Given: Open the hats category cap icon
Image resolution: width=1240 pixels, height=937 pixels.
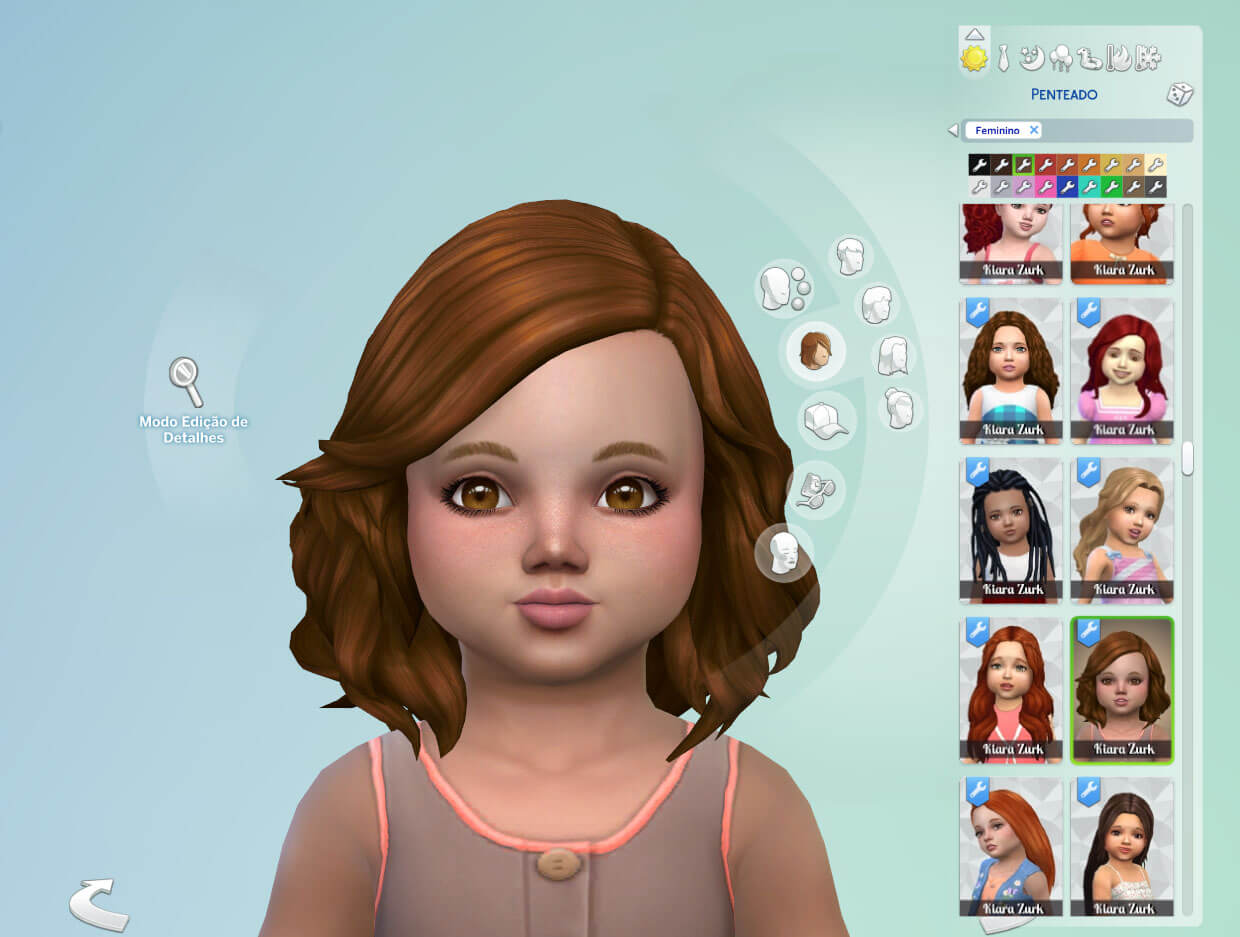Looking at the screenshot, I should (825, 421).
